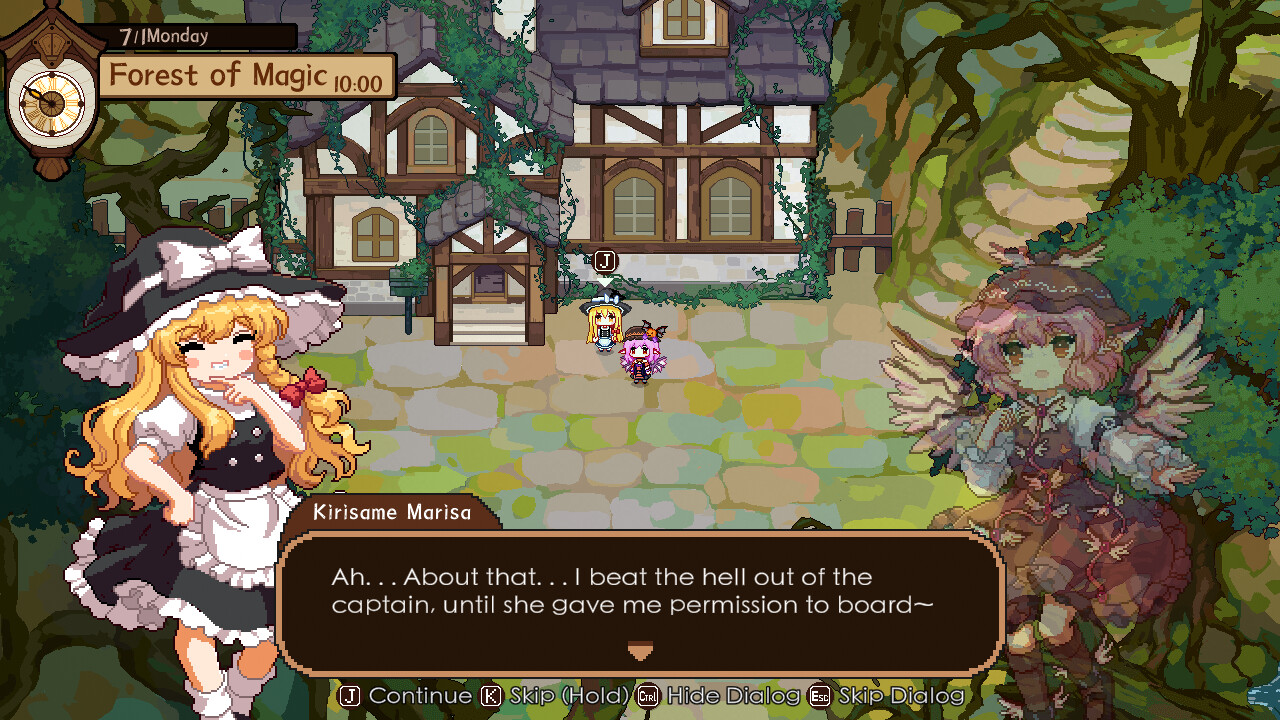
Task: Click the Ctrl key icon beside Hide Dialog
Action: tap(646, 695)
